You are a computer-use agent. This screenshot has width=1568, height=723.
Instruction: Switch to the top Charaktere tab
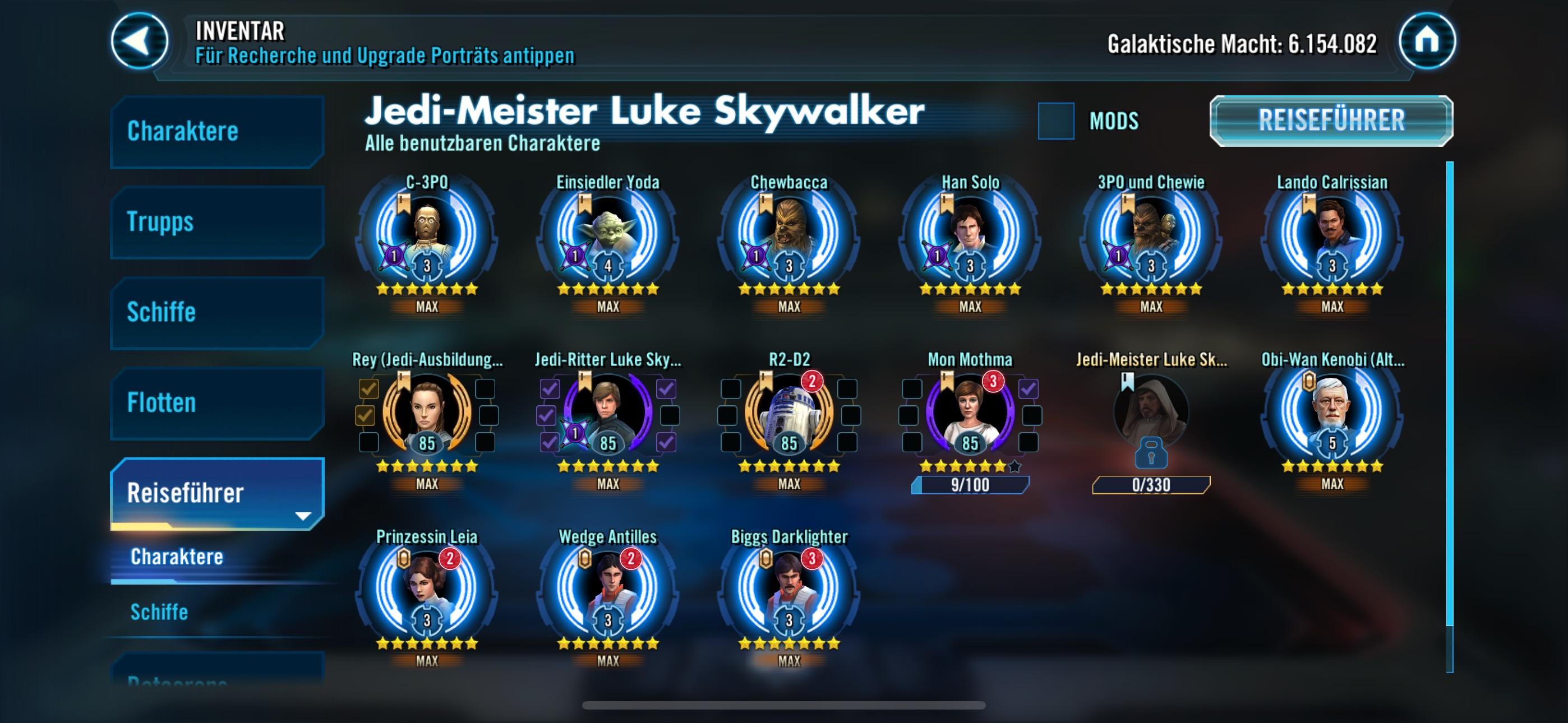[216, 132]
